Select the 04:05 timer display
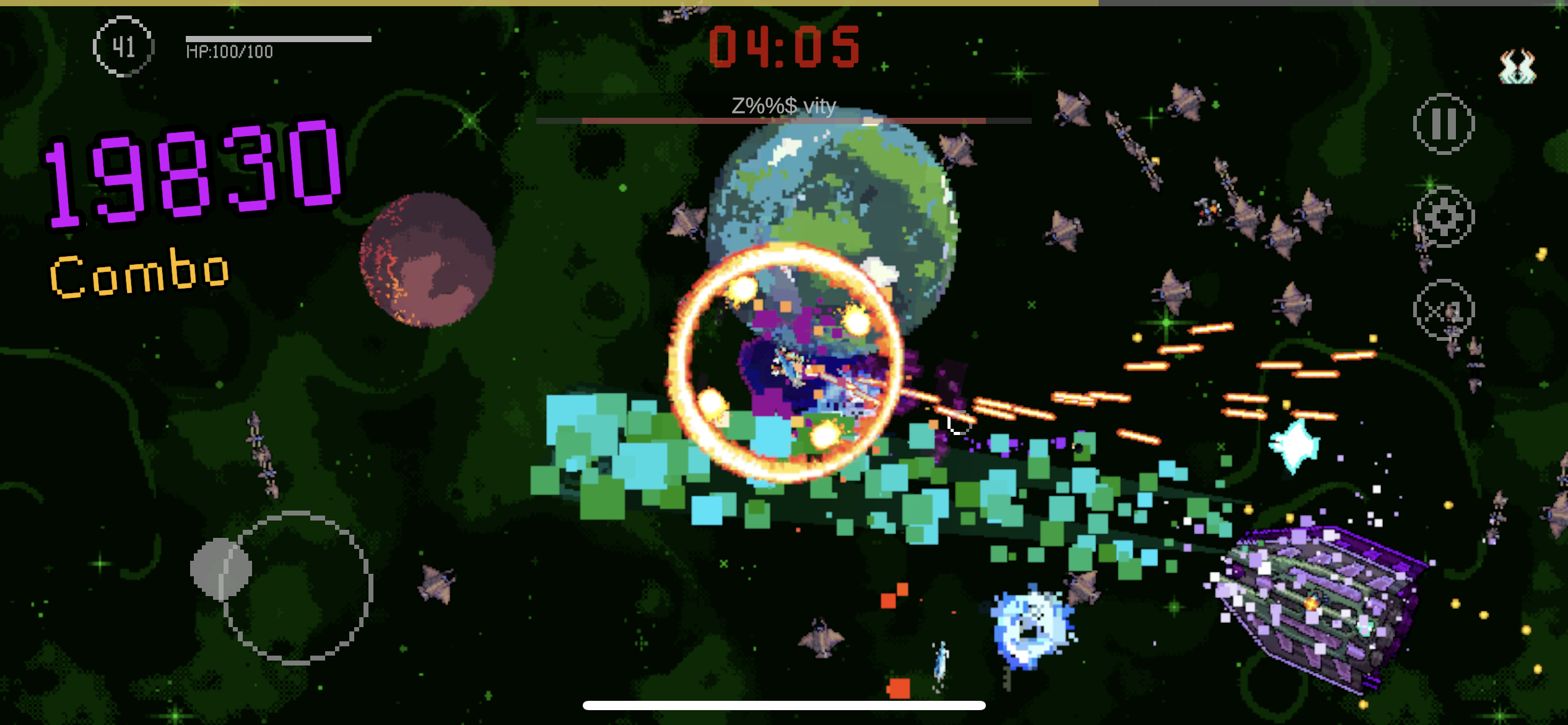1568x725 pixels. click(x=784, y=46)
